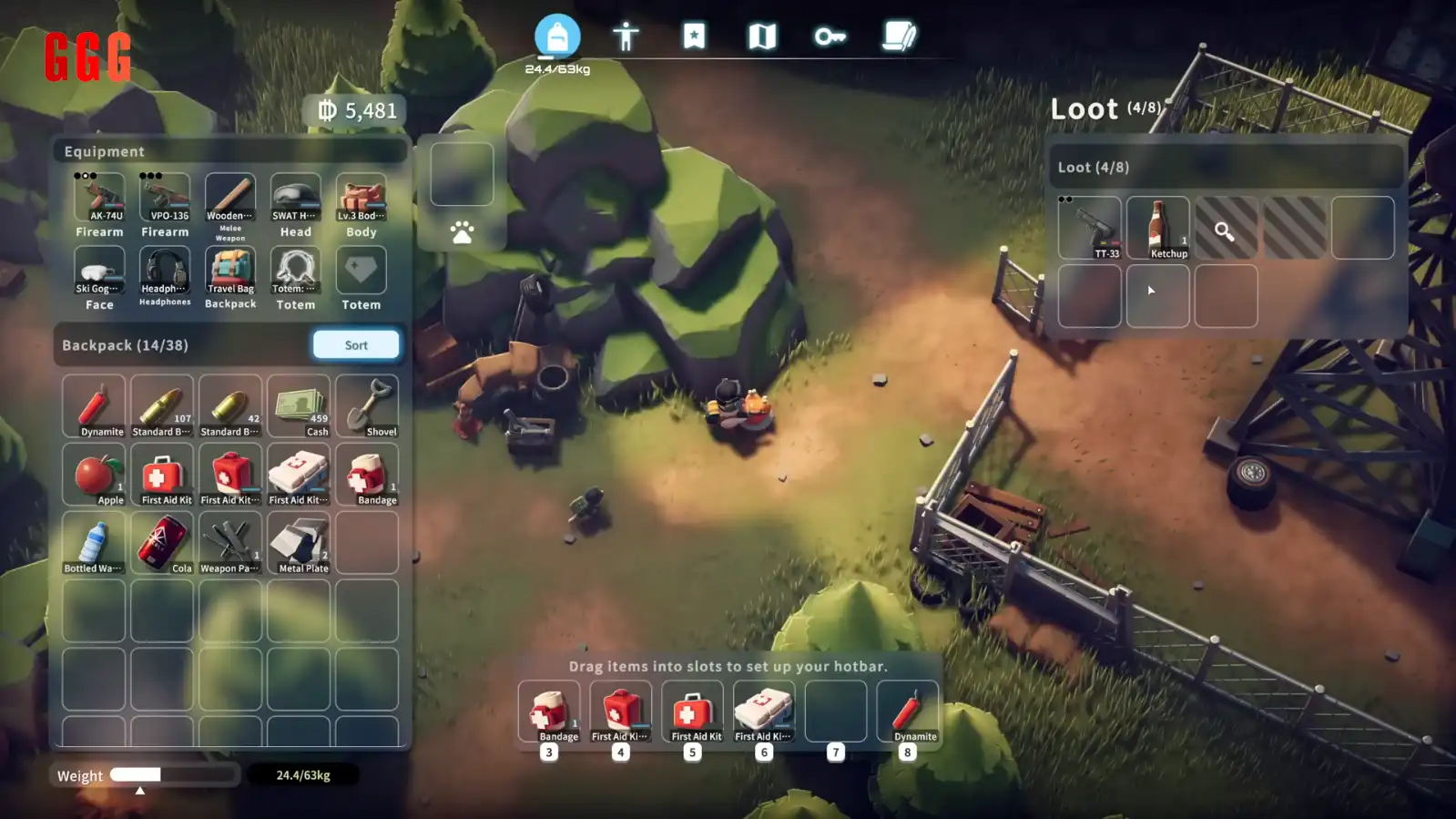Select the Cash stack in backpack
The image size is (1456, 819).
point(299,406)
